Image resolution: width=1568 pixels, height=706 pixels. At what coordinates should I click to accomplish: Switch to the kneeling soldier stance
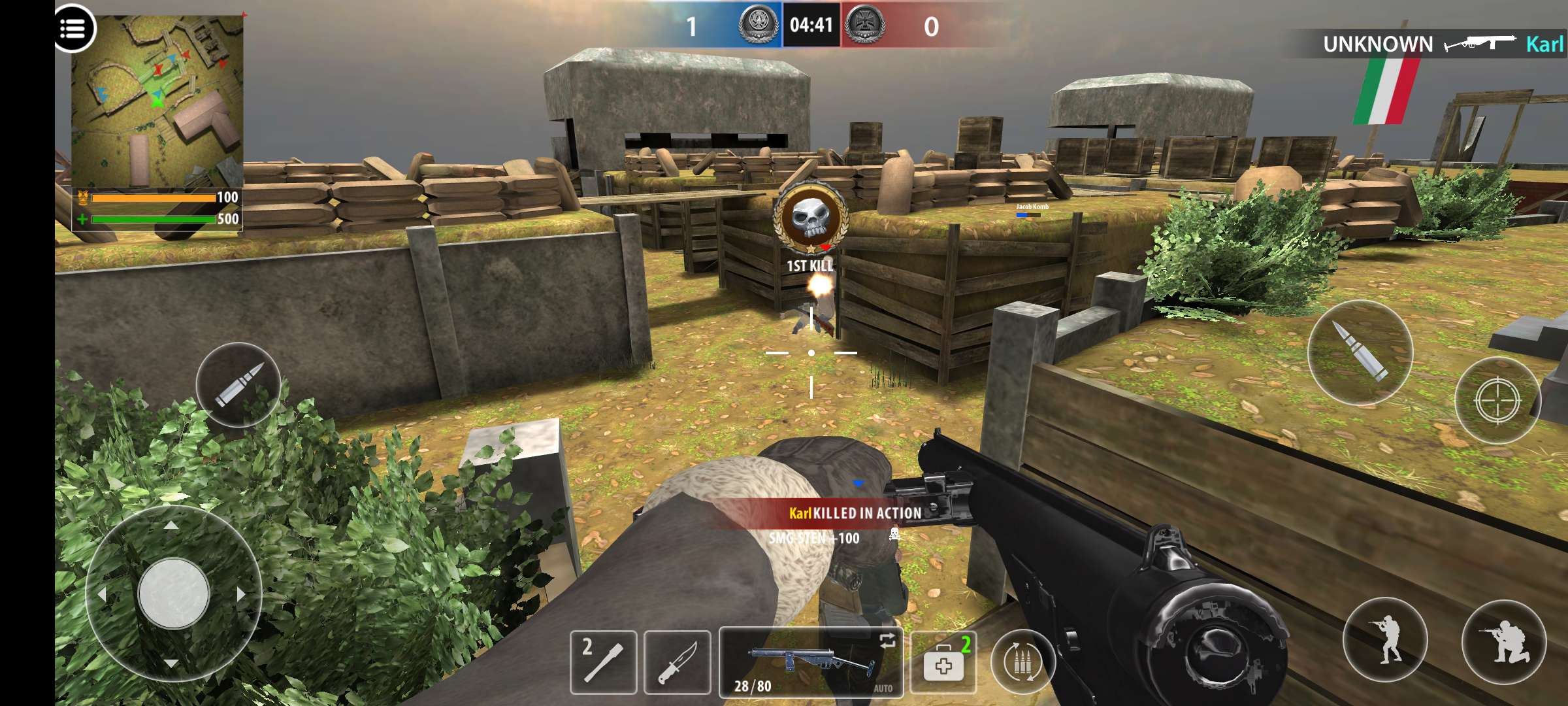(1503, 642)
